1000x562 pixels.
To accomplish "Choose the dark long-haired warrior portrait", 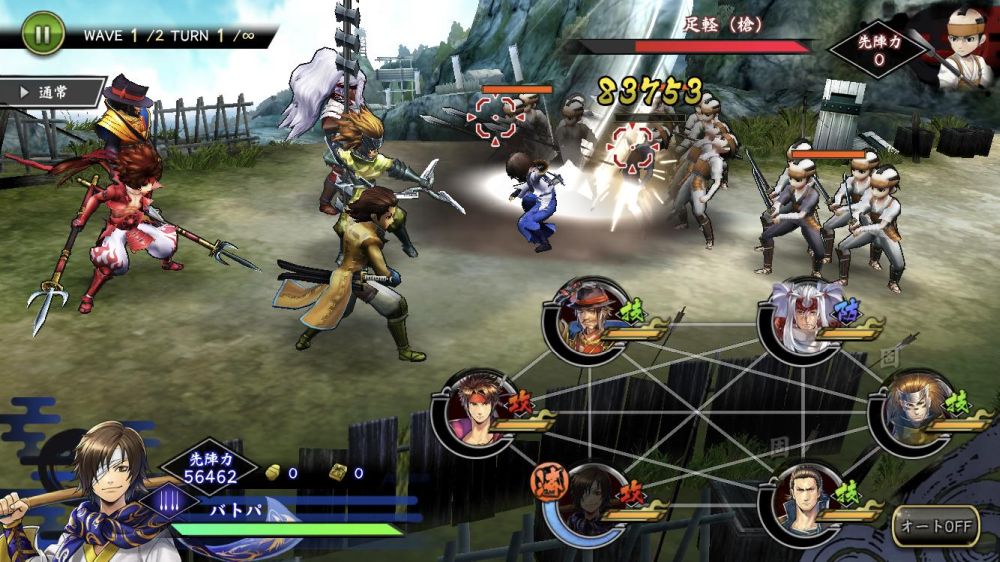I will click(x=587, y=501).
